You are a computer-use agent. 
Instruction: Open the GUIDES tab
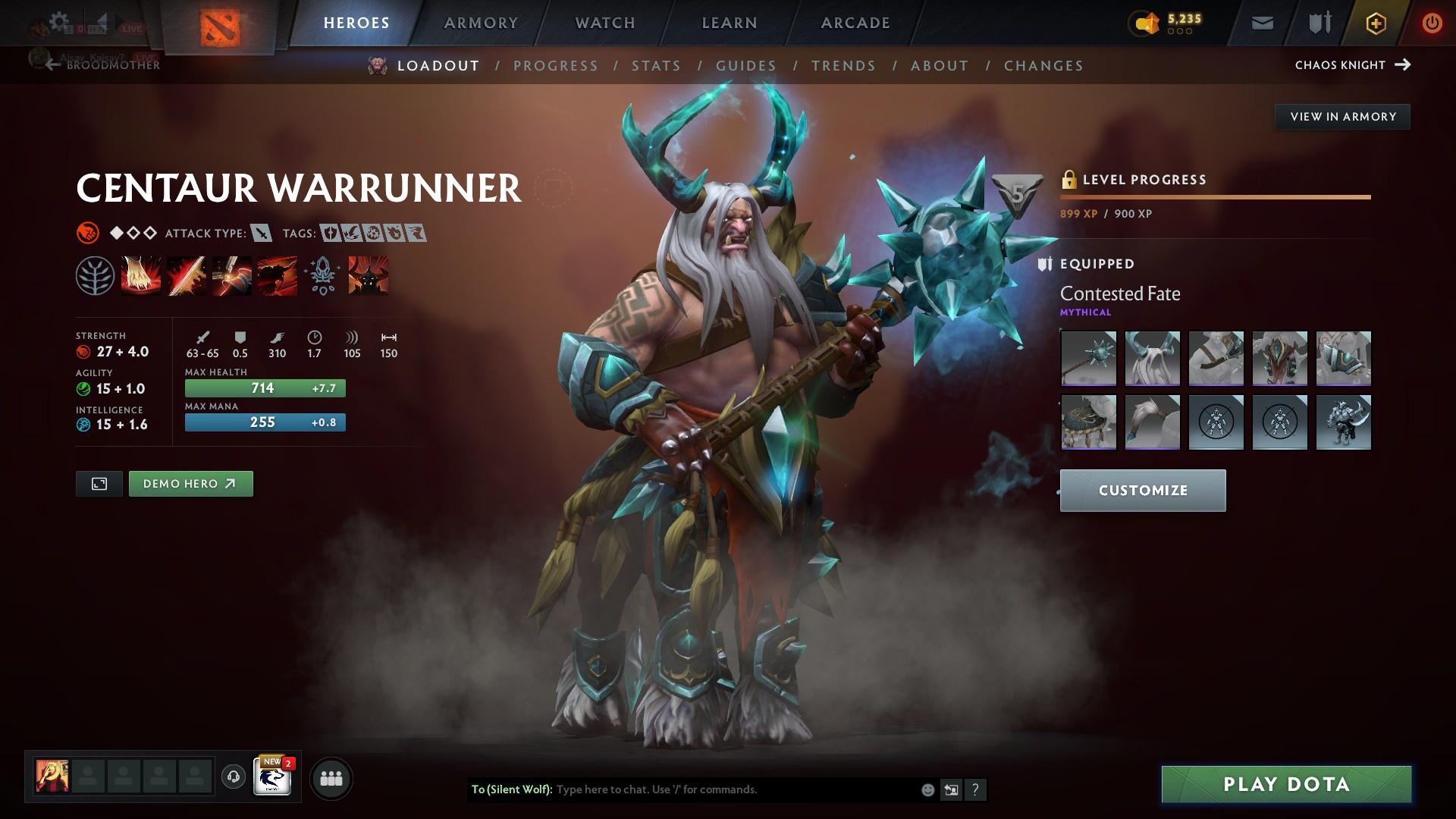pyautogui.click(x=745, y=66)
